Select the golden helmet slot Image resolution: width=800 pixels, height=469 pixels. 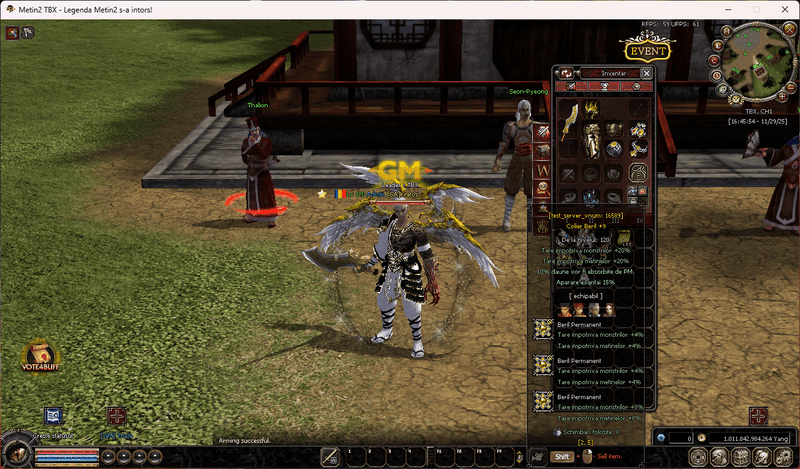pos(592,110)
